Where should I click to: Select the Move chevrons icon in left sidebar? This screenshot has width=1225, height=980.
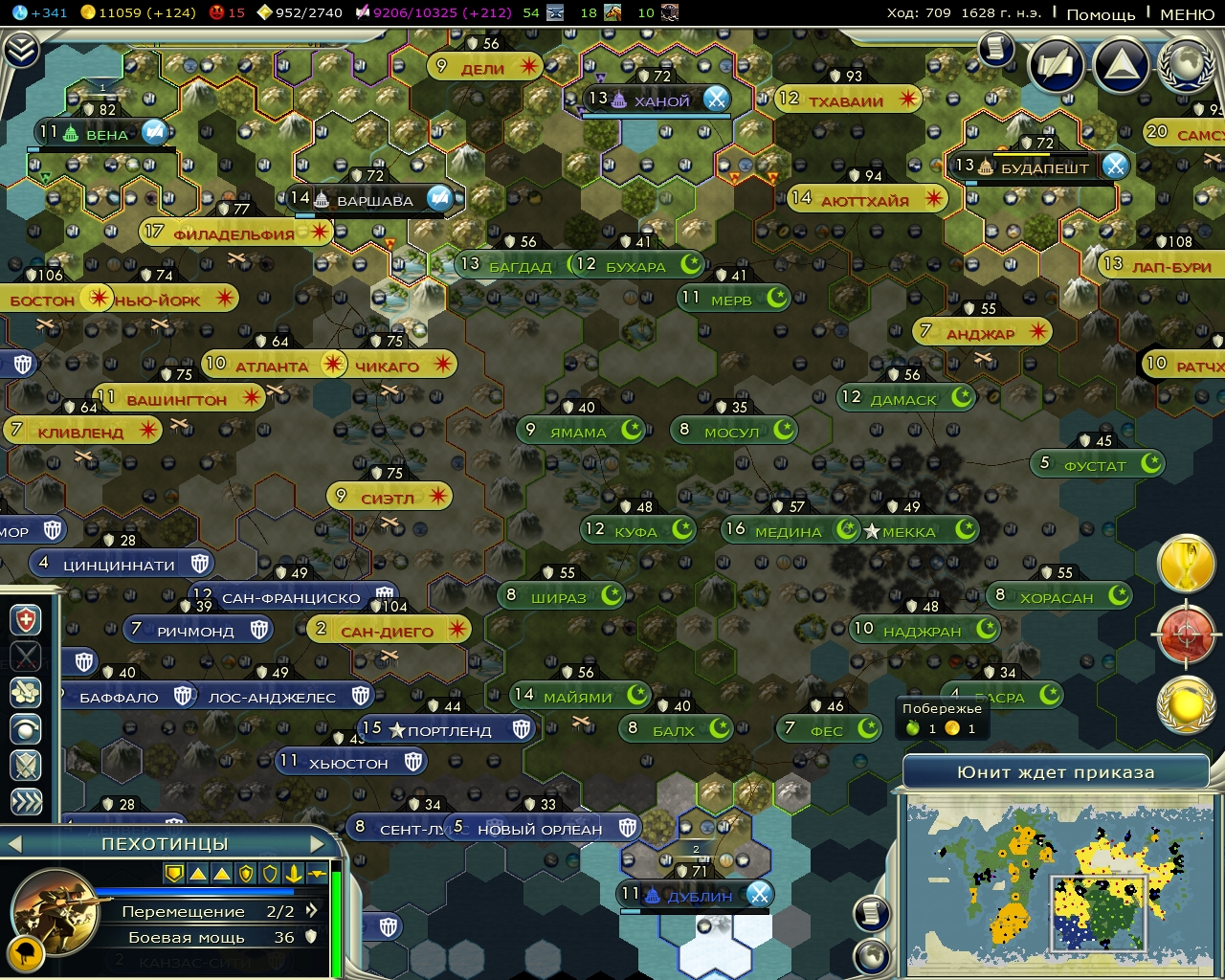click(26, 797)
